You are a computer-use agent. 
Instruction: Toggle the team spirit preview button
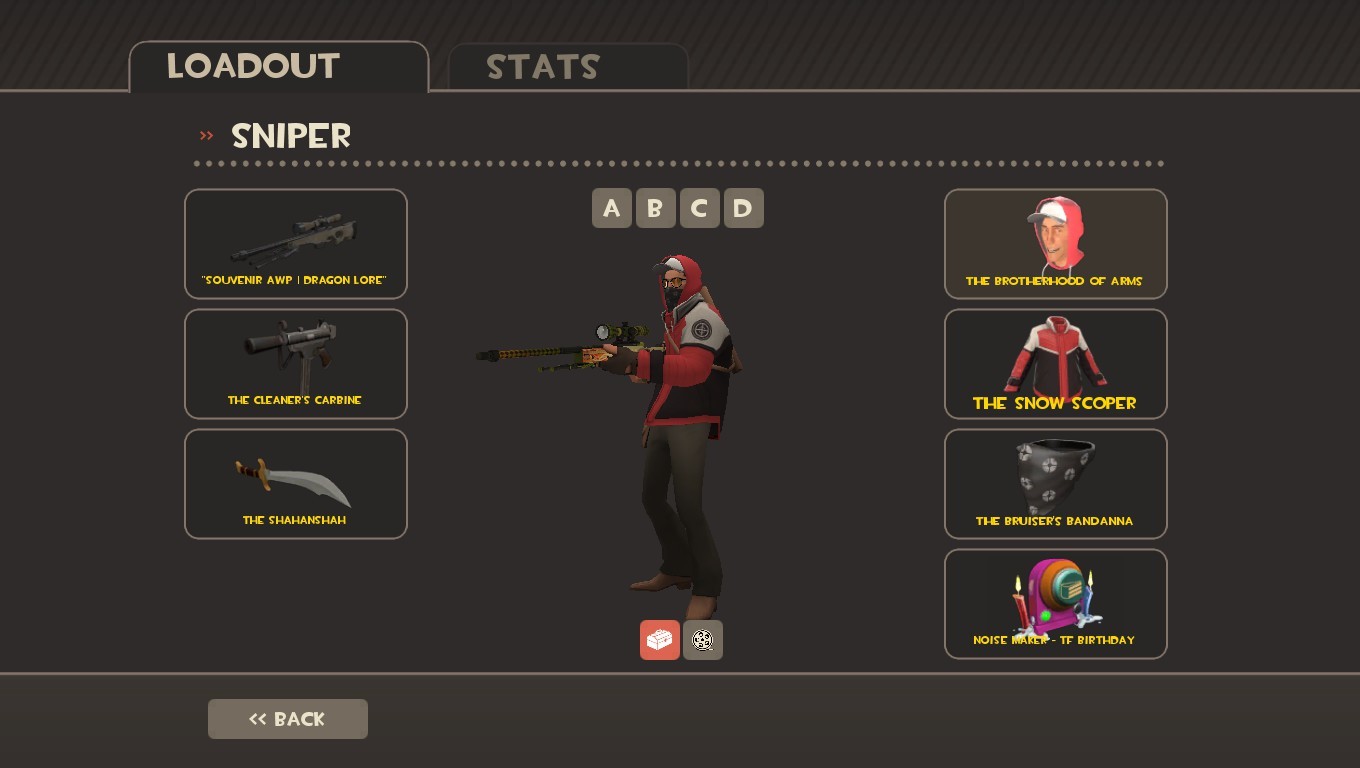click(x=702, y=640)
